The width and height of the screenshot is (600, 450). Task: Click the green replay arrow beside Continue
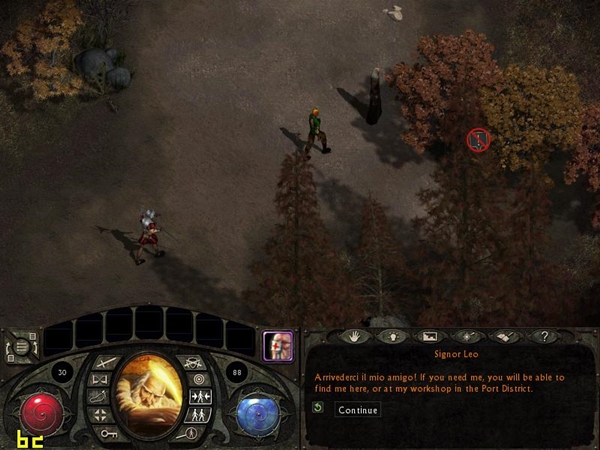[318, 409]
